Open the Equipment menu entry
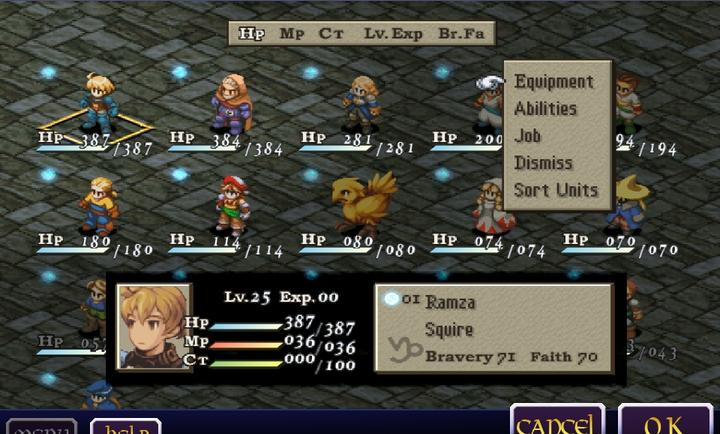720x434 pixels. [553, 82]
